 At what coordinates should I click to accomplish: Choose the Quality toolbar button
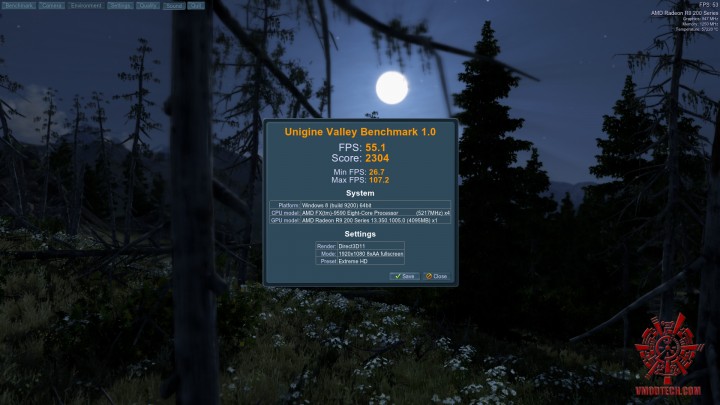point(147,5)
